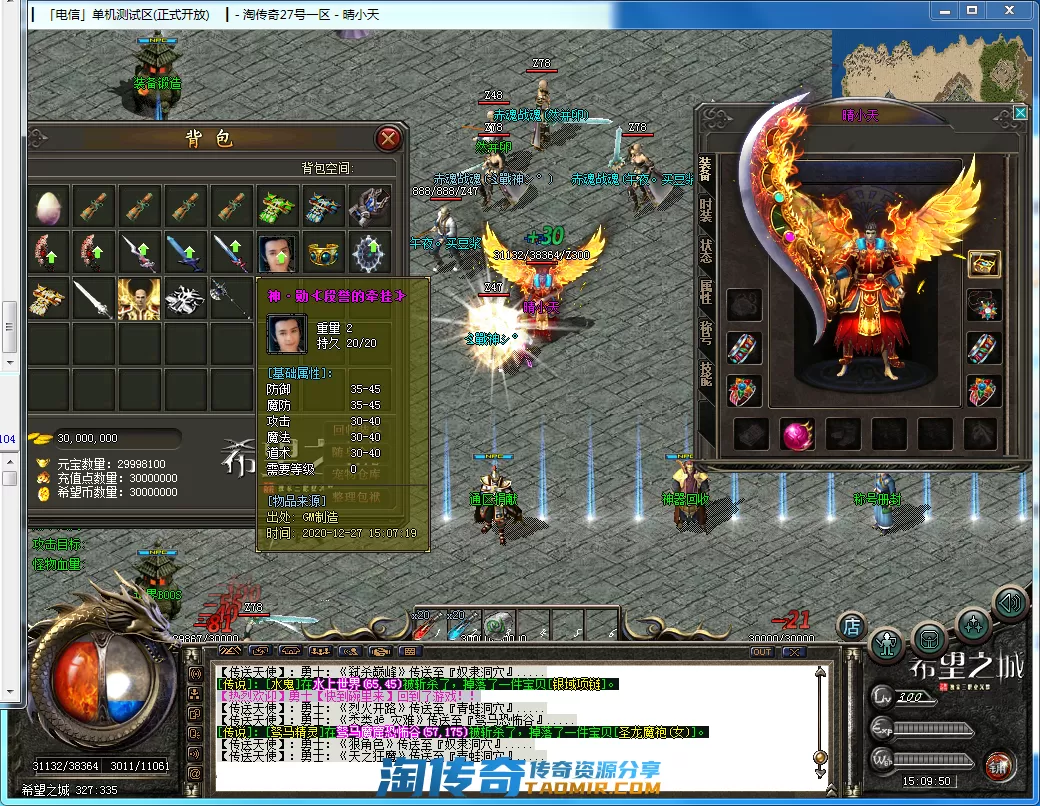
Task: Select the portrait medal item slot
Action: [277, 252]
